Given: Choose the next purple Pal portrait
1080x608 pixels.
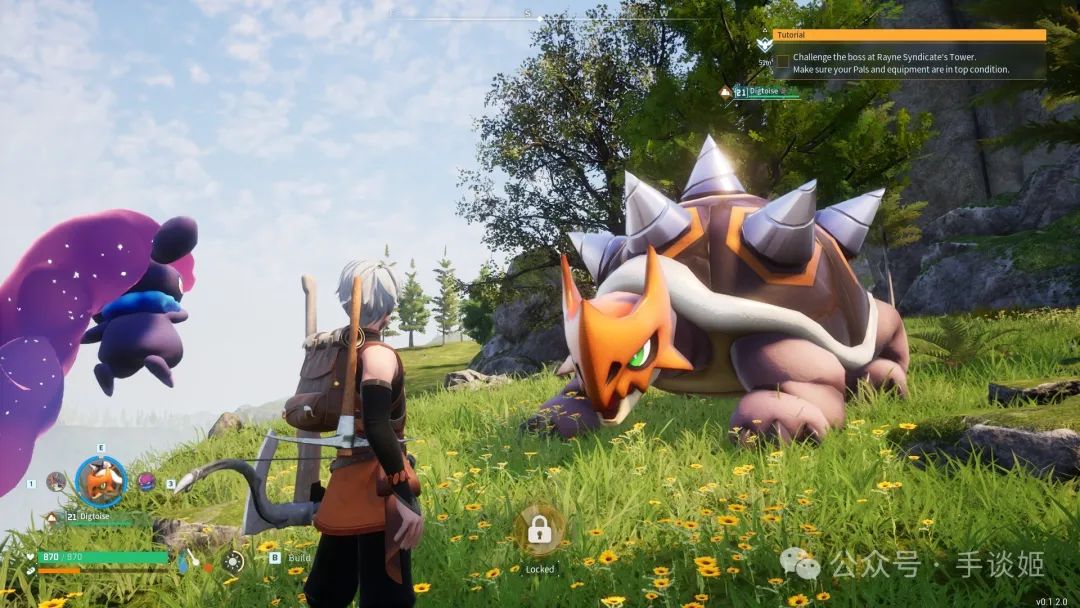Looking at the screenshot, I should 147,481.
